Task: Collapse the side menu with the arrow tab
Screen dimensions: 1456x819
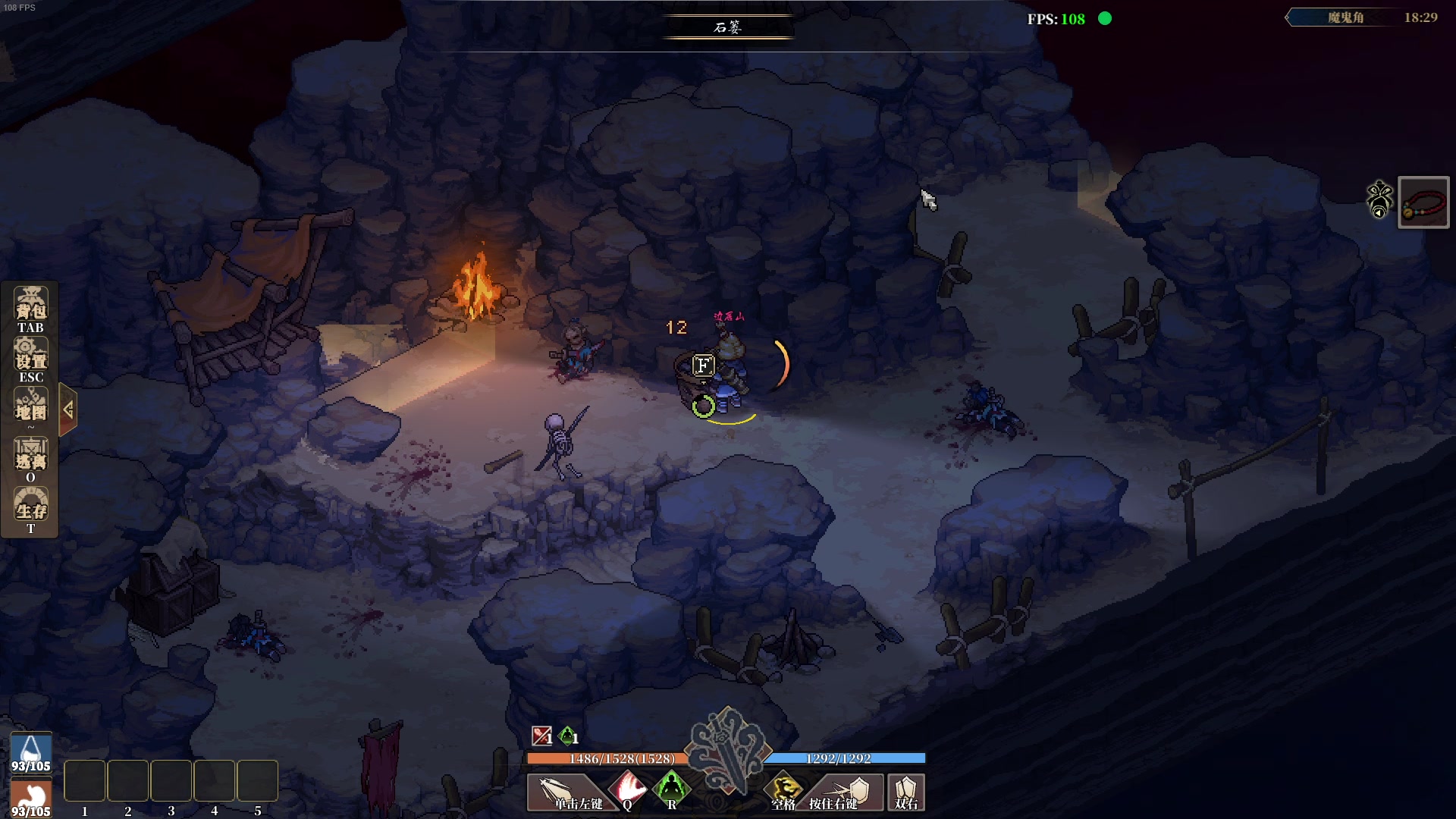Action: [67, 410]
